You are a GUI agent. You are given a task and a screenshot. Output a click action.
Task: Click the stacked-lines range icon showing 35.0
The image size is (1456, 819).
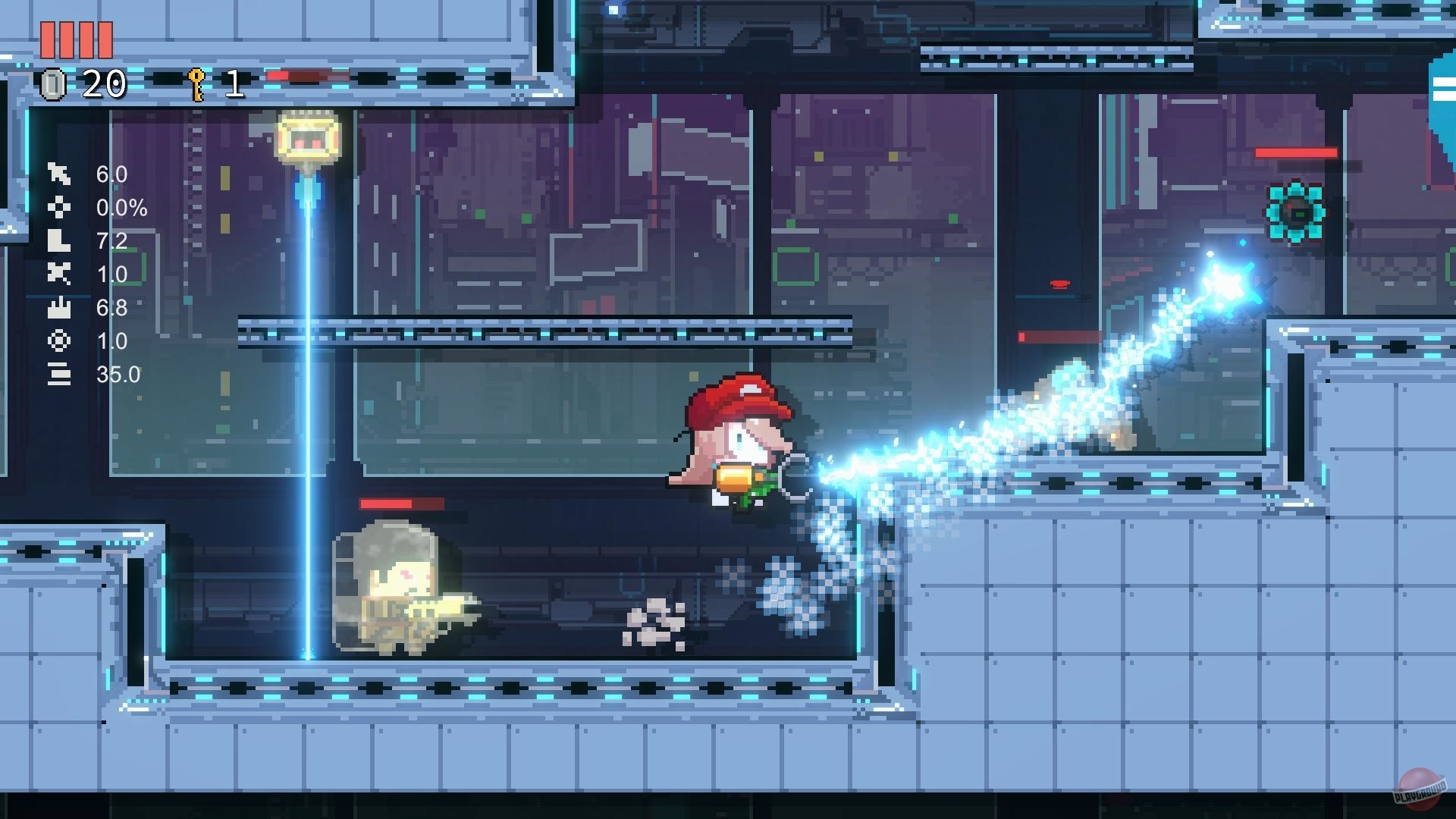pos(59,373)
